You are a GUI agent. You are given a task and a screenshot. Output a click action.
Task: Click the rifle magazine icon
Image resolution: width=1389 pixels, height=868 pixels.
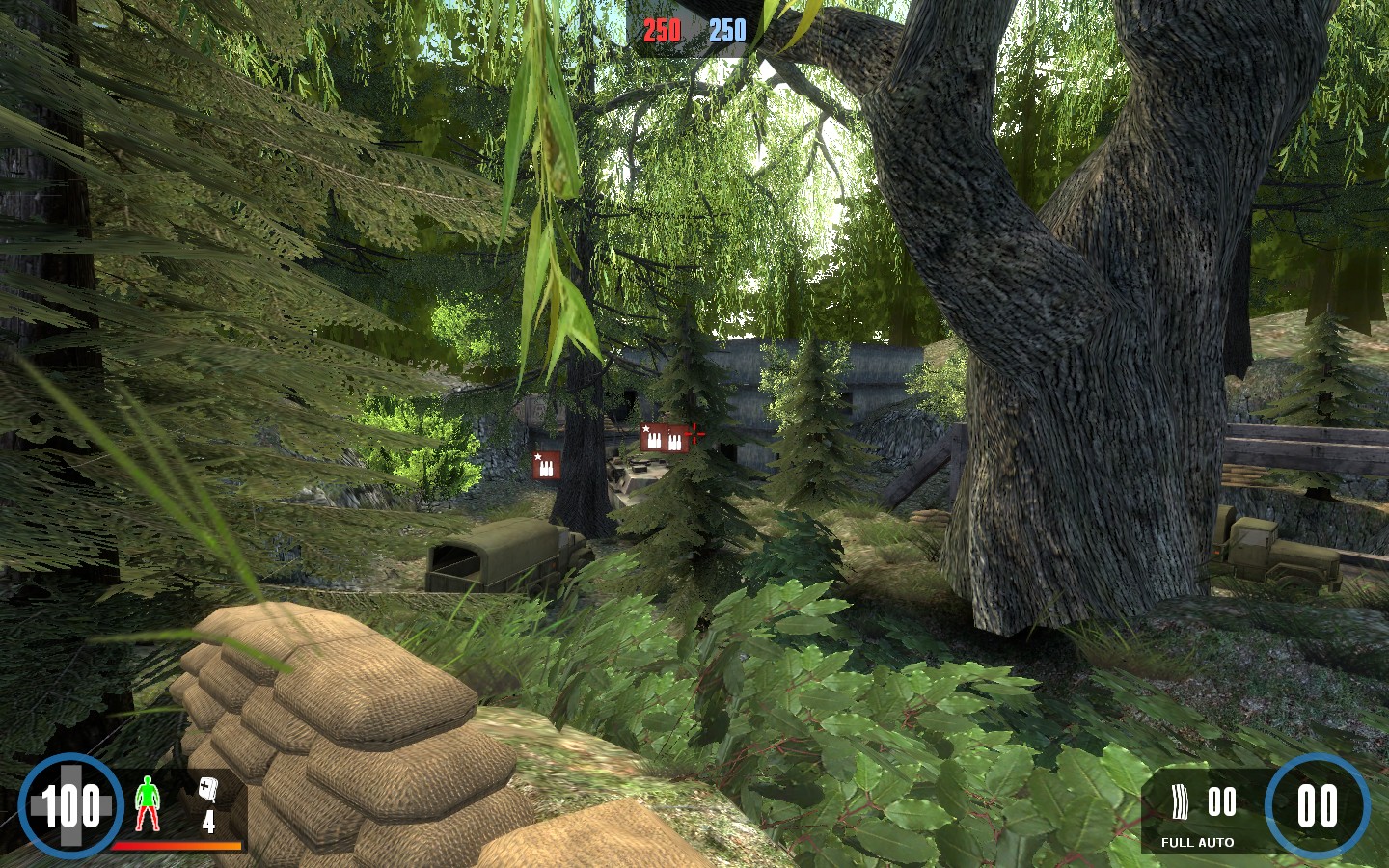(1180, 801)
